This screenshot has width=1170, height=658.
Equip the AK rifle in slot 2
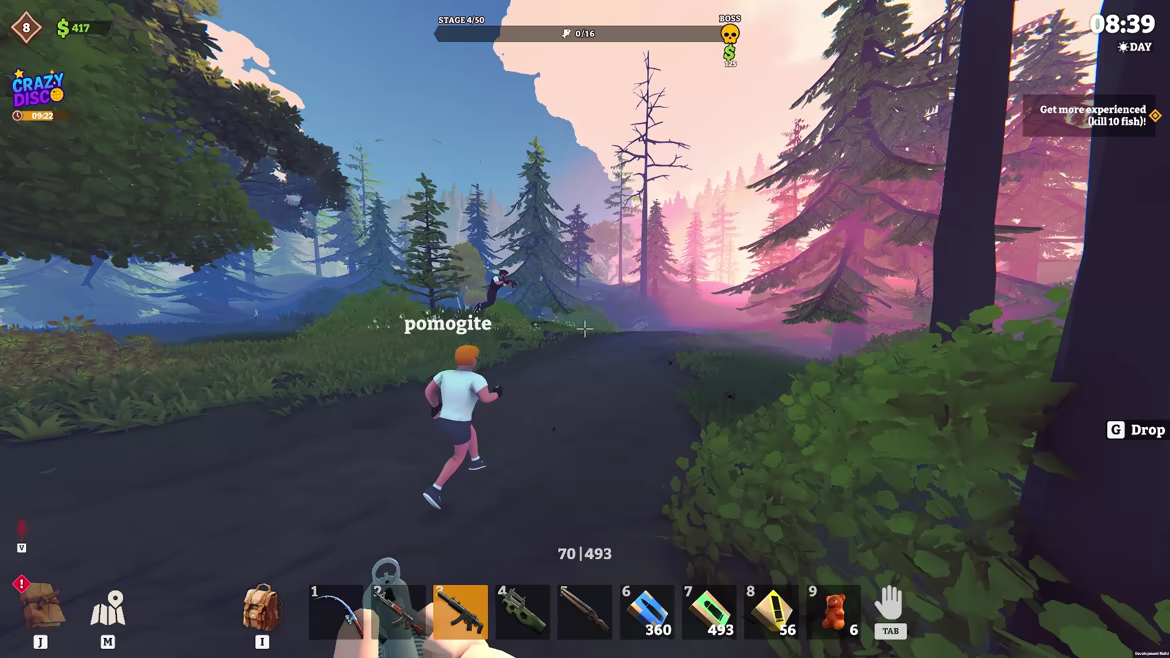399,611
